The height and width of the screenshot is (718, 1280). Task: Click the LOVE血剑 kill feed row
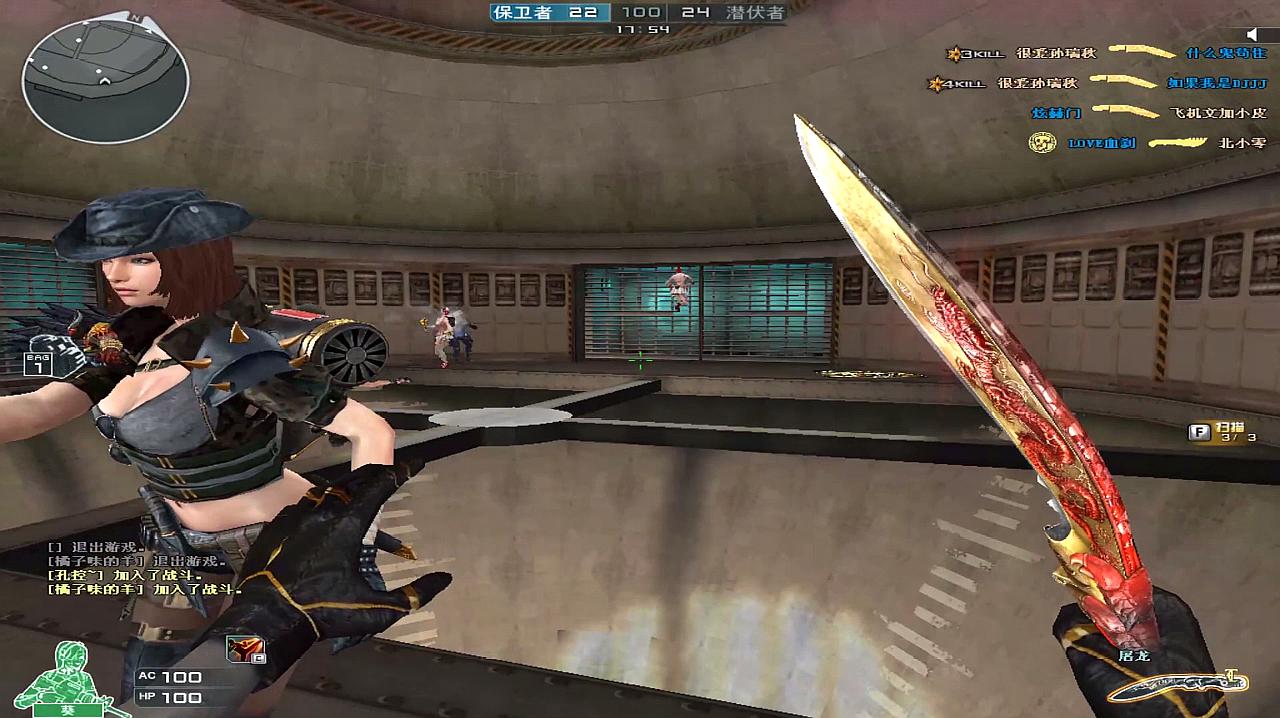coord(1148,143)
